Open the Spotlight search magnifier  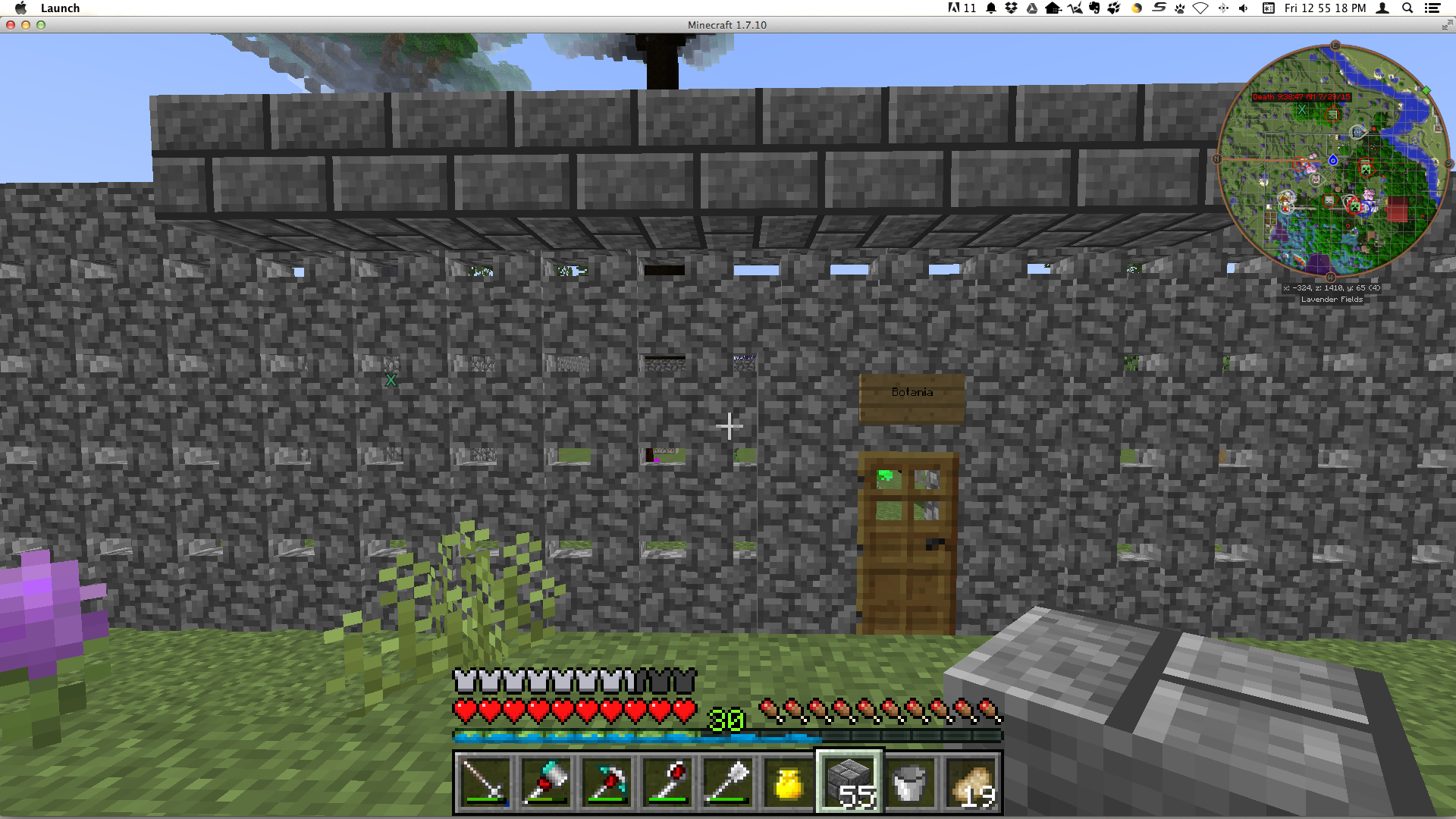[x=1407, y=8]
